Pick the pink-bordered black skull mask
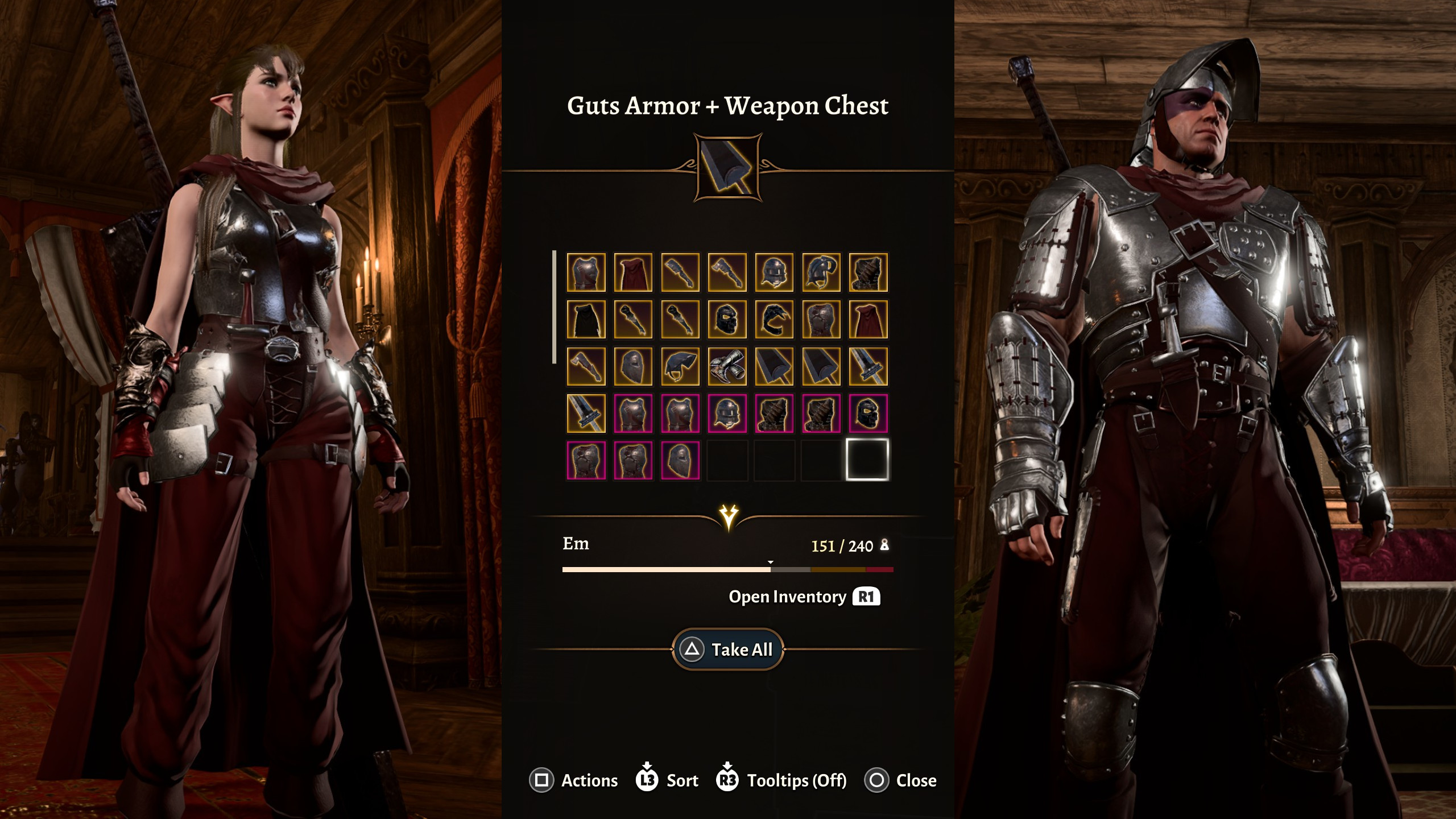 point(868,413)
